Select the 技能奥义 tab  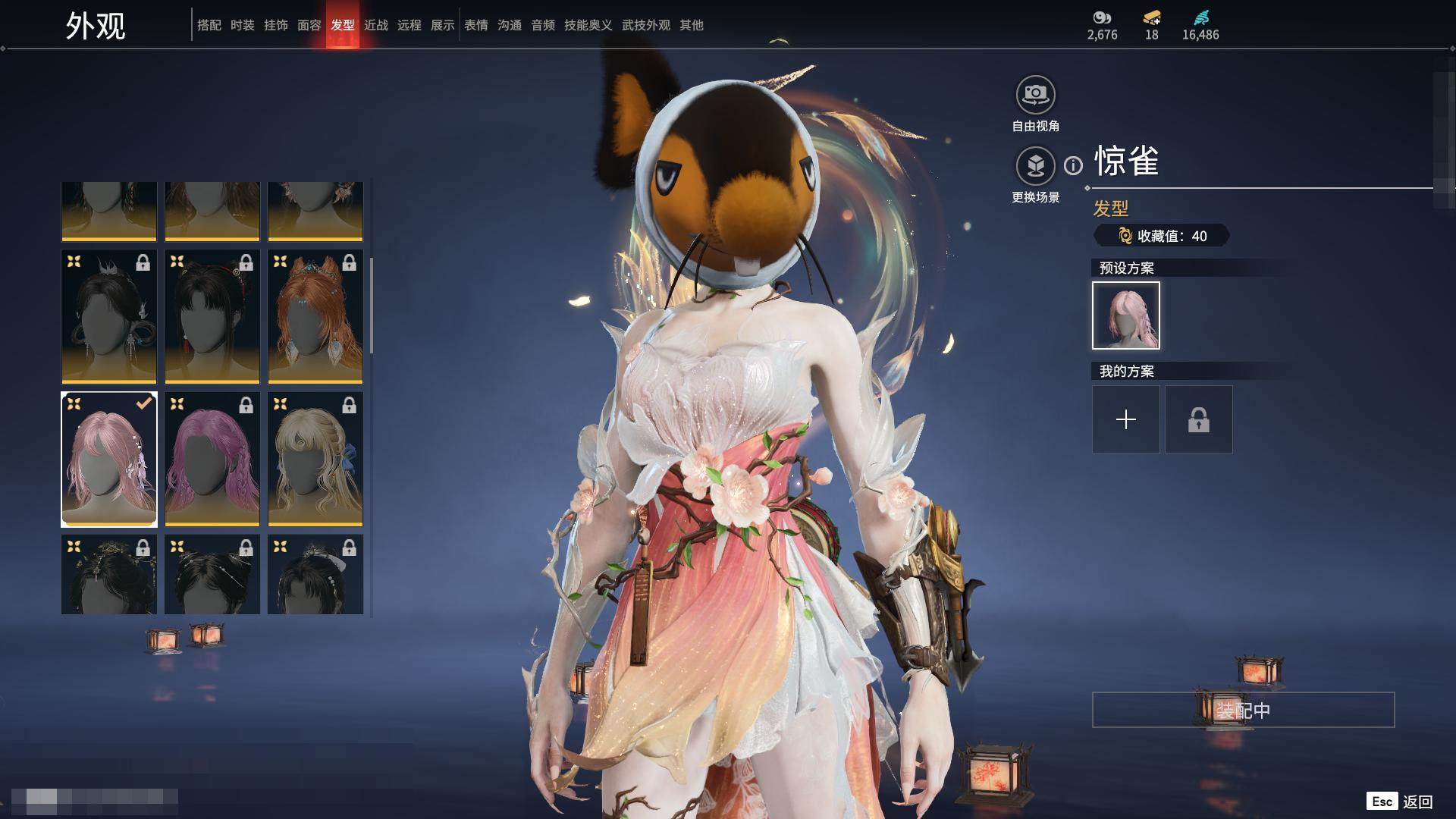pos(588,25)
